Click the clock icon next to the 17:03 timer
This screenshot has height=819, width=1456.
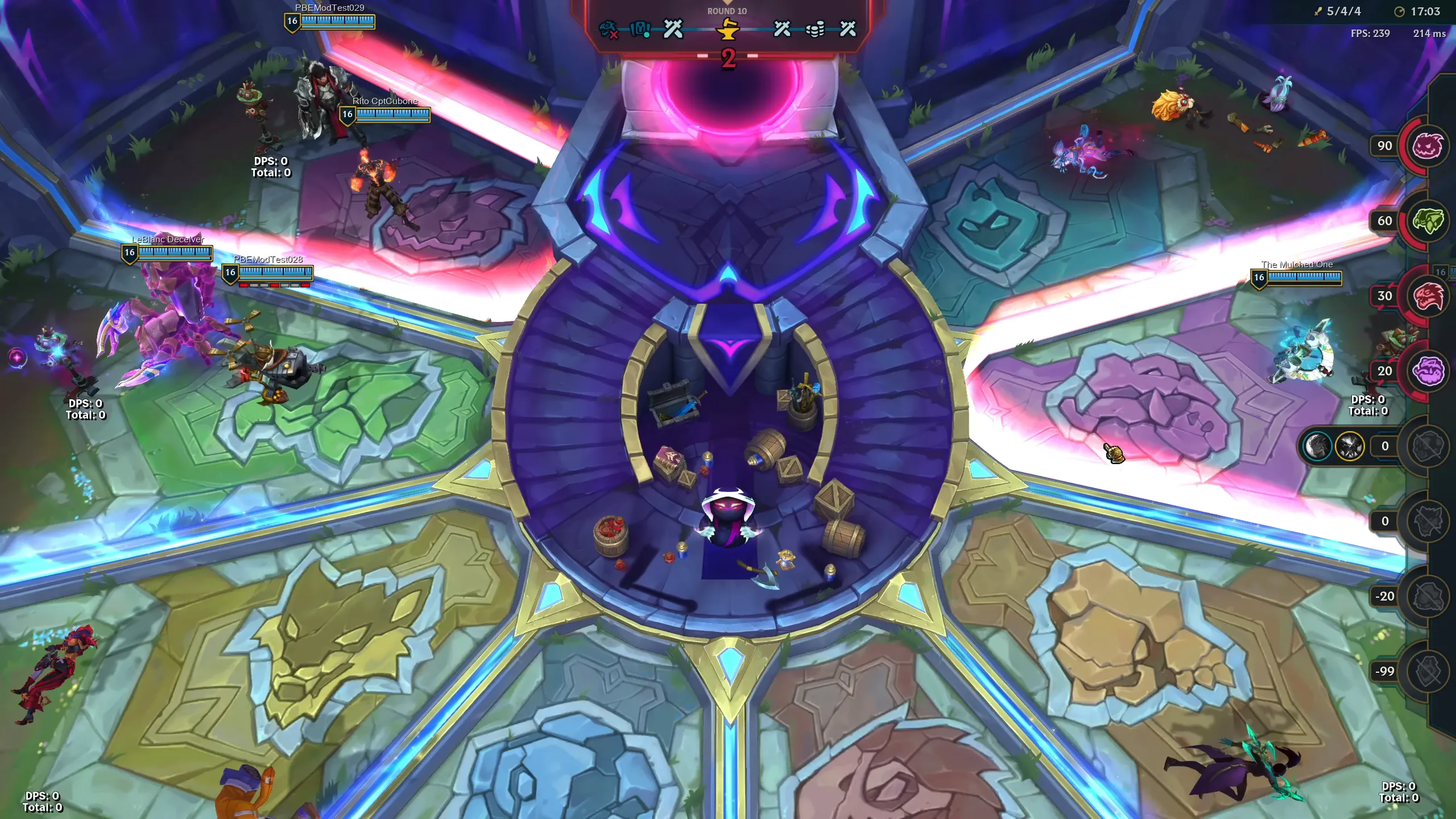click(x=1399, y=11)
